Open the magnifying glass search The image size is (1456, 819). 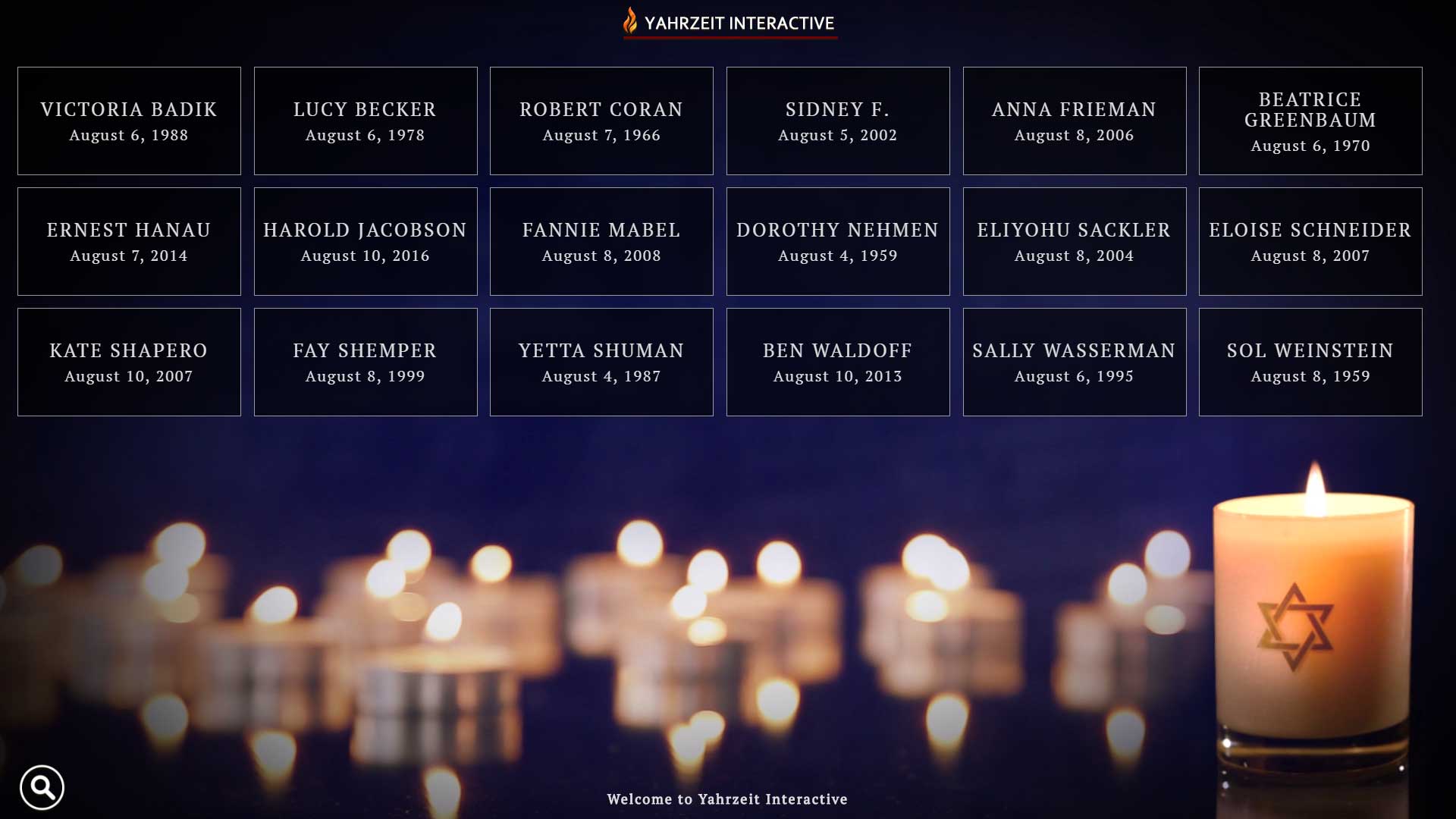coord(42,787)
